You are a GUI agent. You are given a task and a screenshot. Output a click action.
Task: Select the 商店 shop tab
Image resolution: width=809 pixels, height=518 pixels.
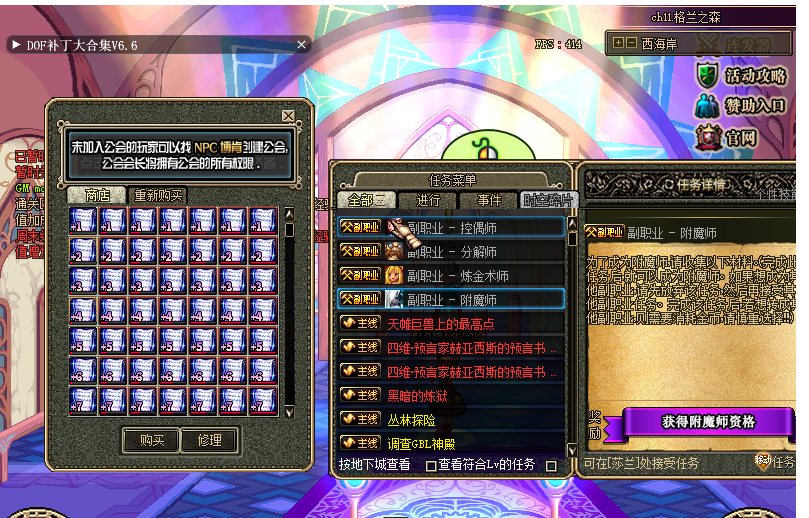click(98, 195)
